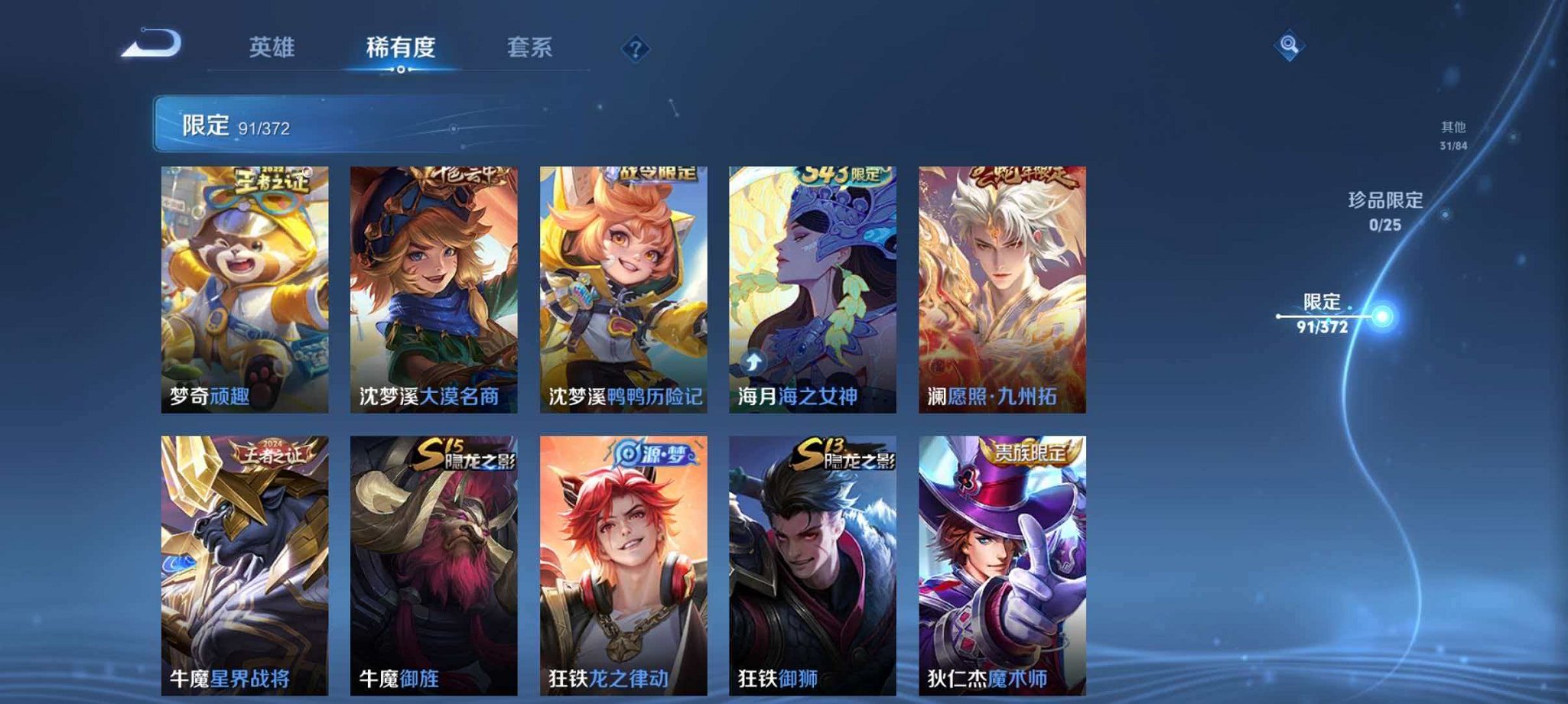The image size is (1568, 704).
Task: Click the search magnifier icon top right
Action: point(1291,46)
